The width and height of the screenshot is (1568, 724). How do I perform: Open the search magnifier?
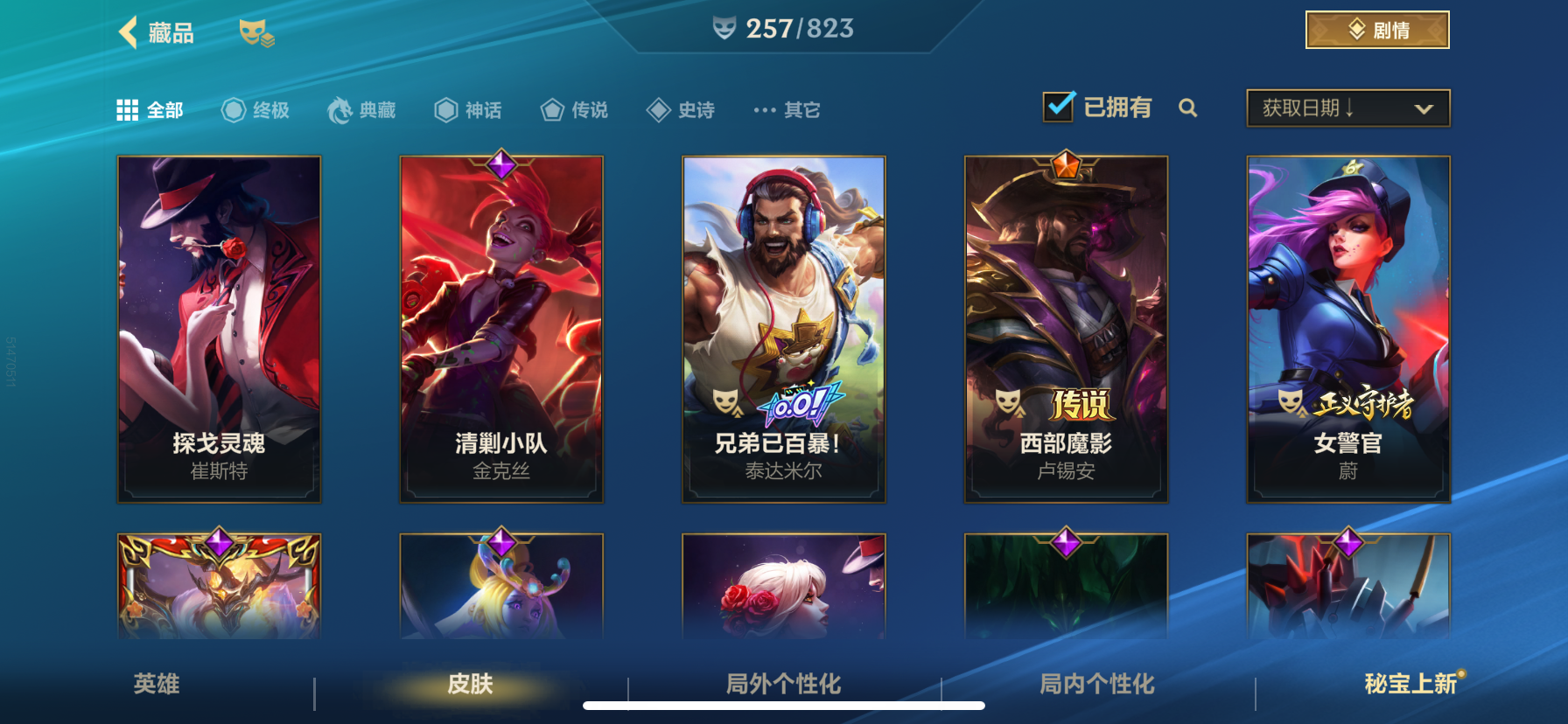pyautogui.click(x=1188, y=108)
